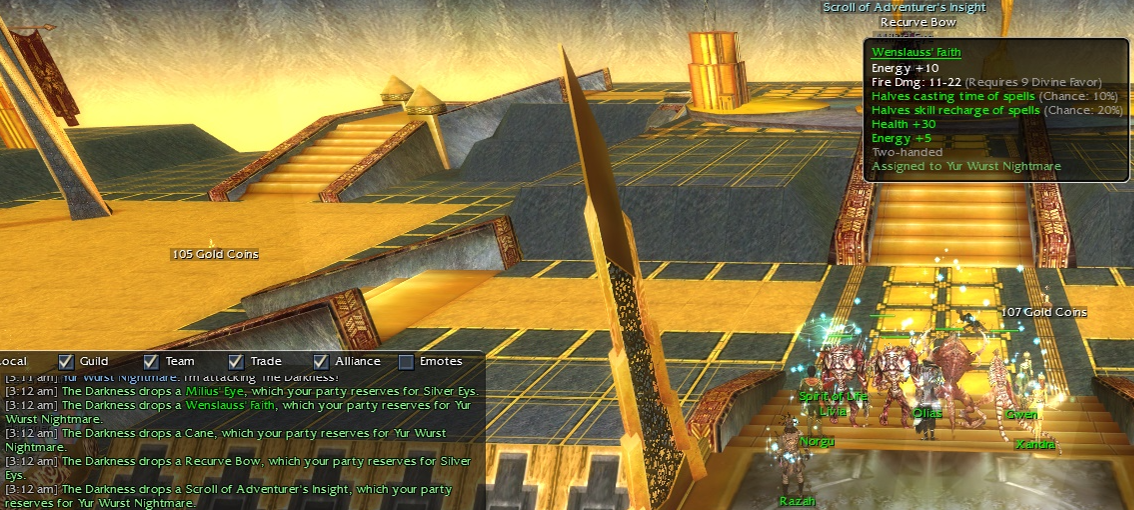1134x510 pixels.
Task: Click the Recurve Bow item label
Action: click(919, 22)
